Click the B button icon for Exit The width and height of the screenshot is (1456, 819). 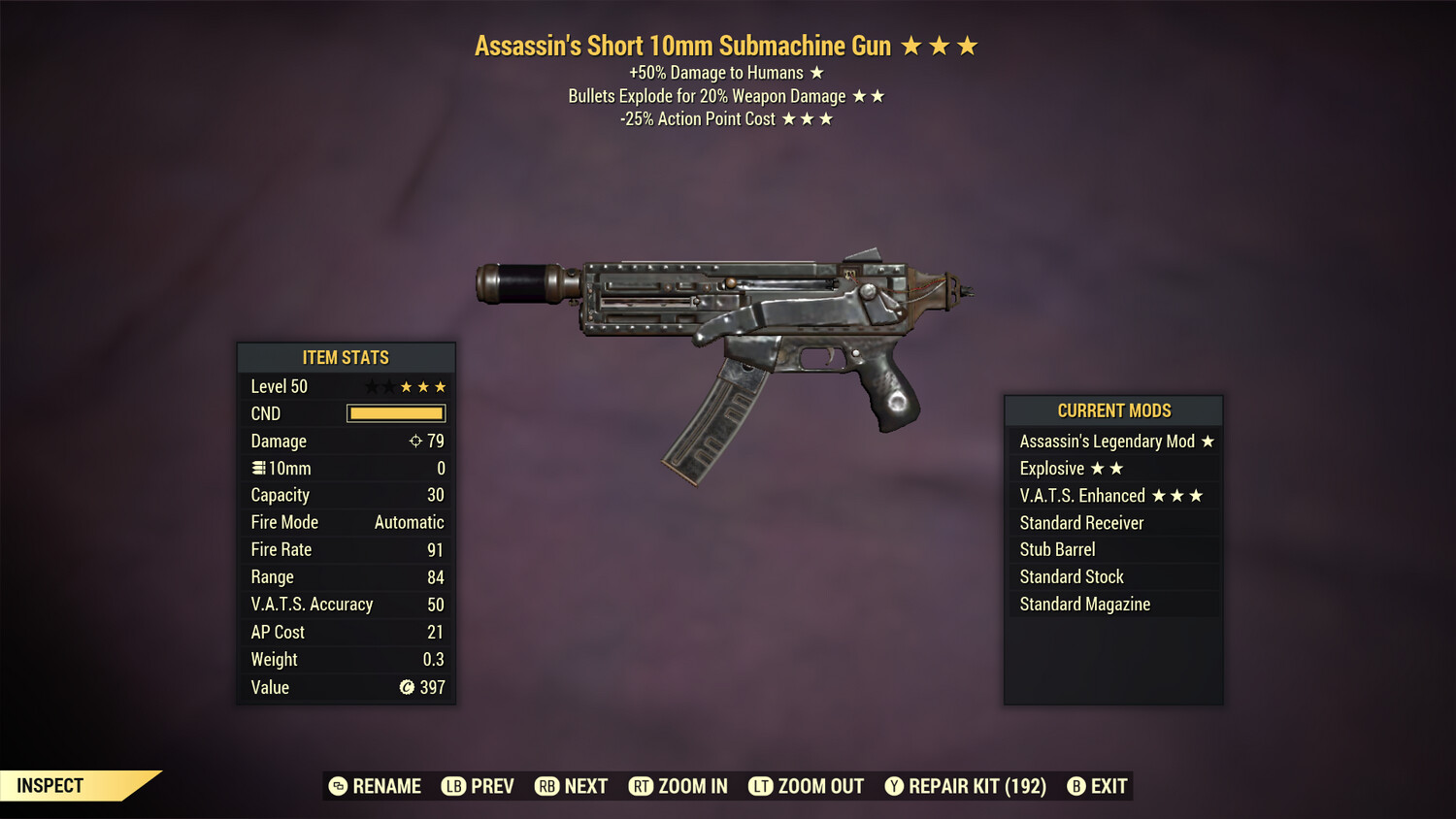pyautogui.click(x=1076, y=786)
